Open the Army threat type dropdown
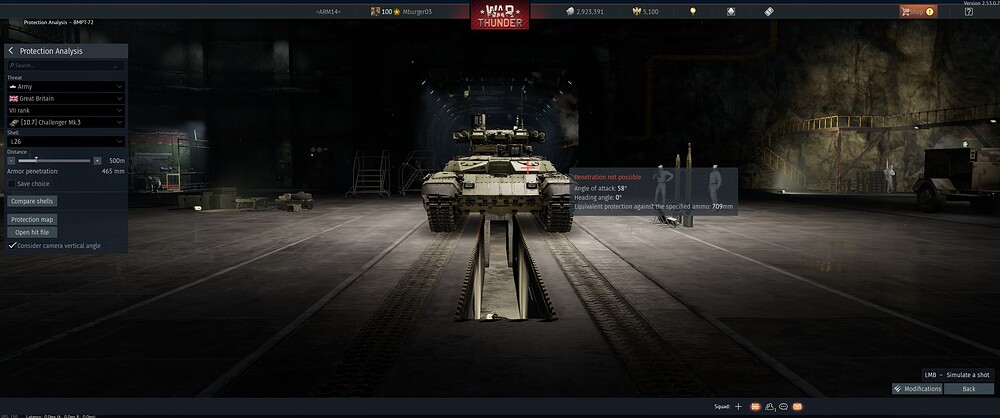Screen dimensions: 1000x418 point(66,87)
